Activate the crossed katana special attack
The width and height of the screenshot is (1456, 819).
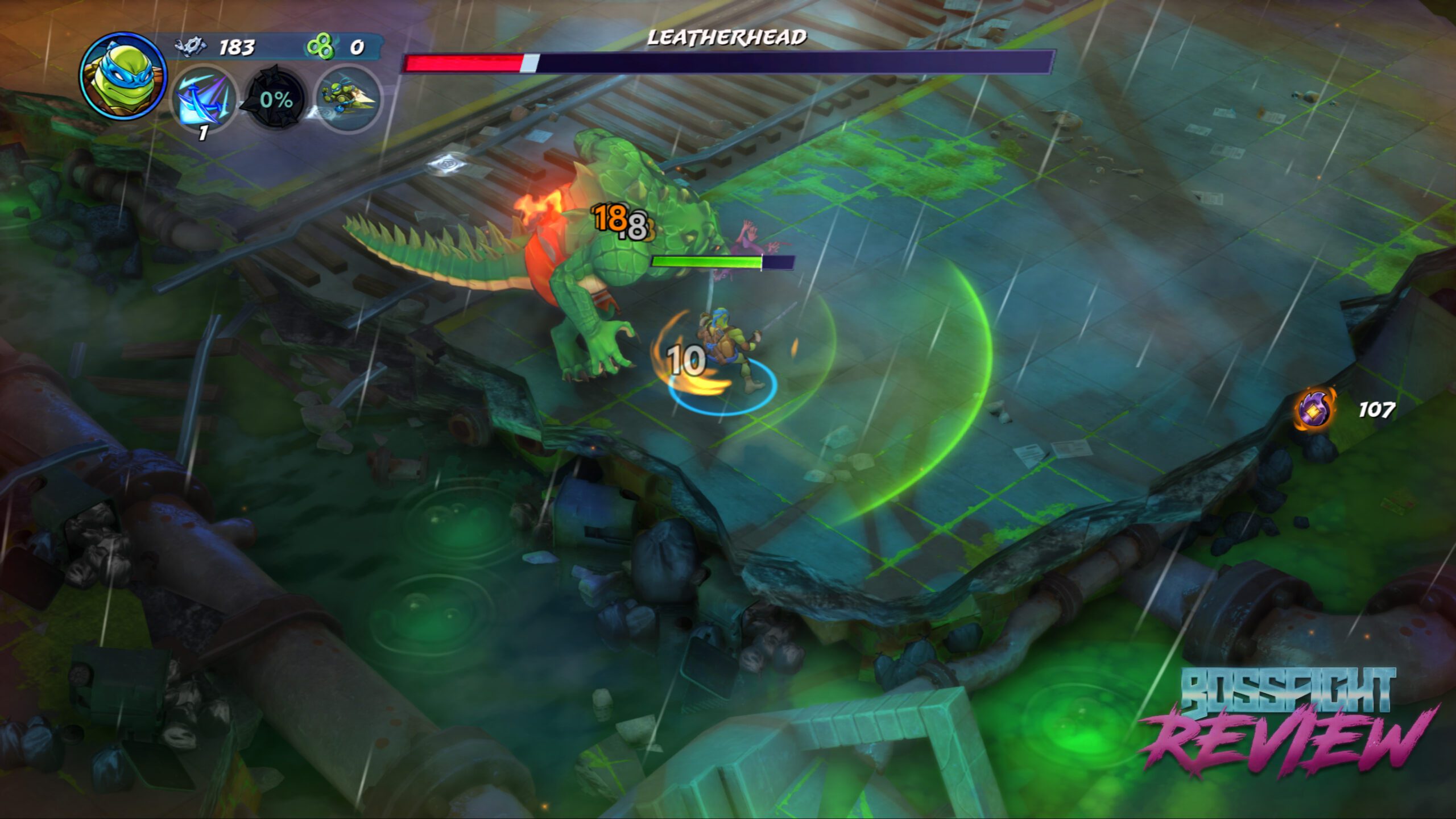203,101
